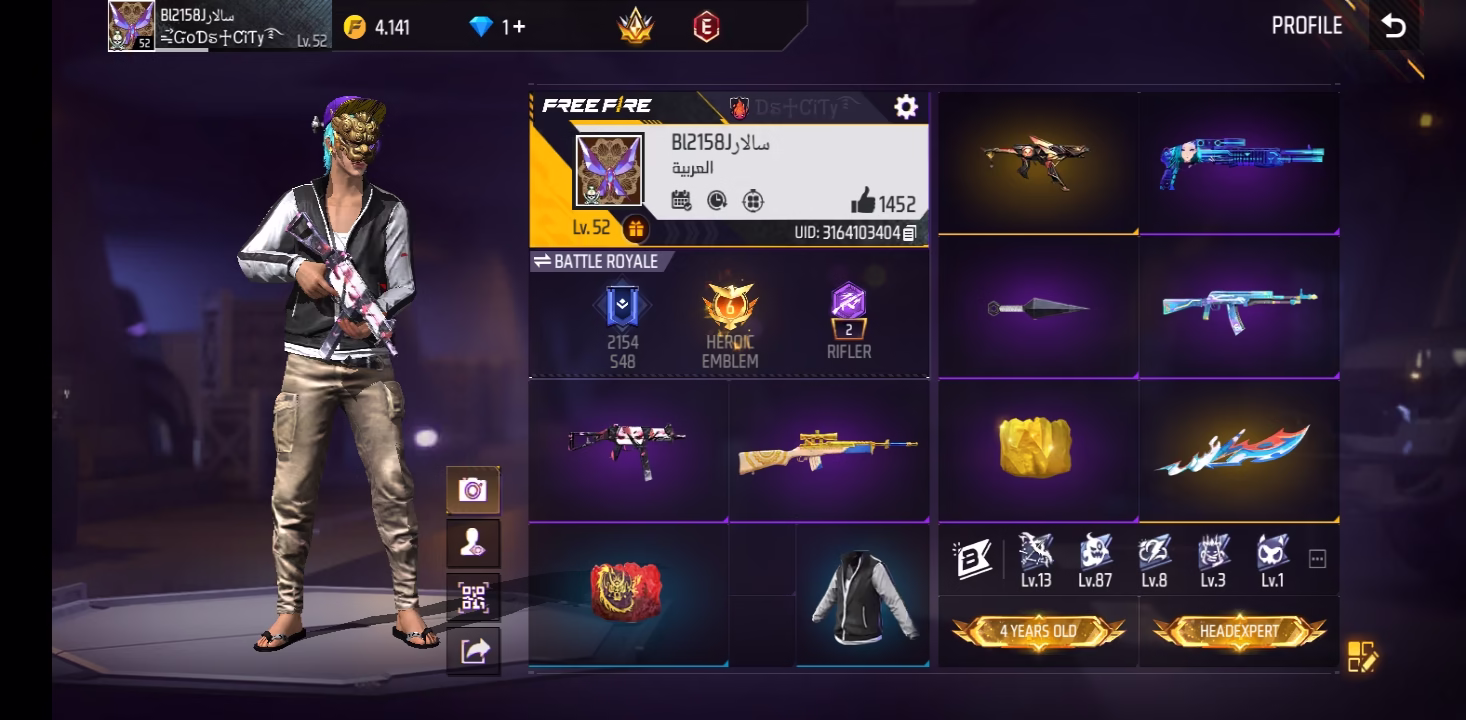1466x720 pixels.
Task: Open the profile settings gear
Action: [905, 107]
